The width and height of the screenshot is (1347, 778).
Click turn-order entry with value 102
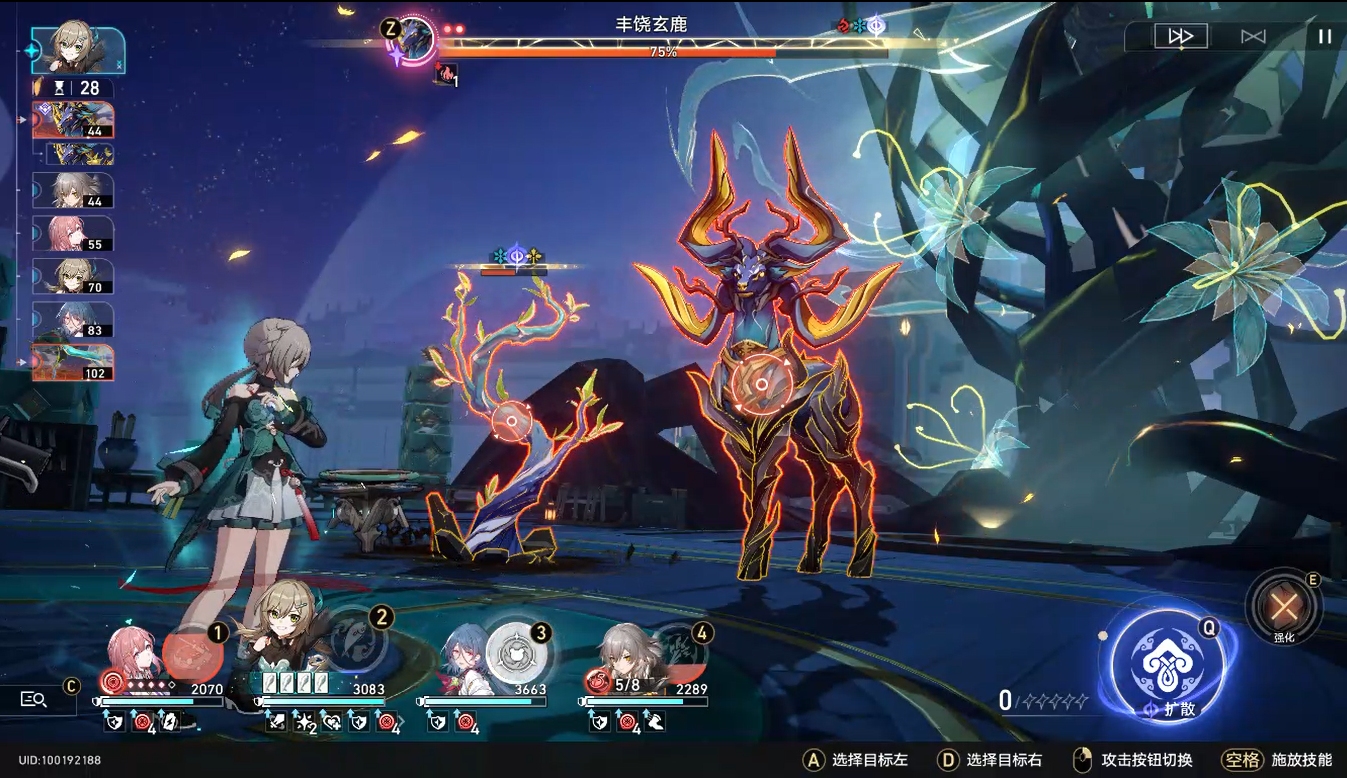tap(73, 363)
